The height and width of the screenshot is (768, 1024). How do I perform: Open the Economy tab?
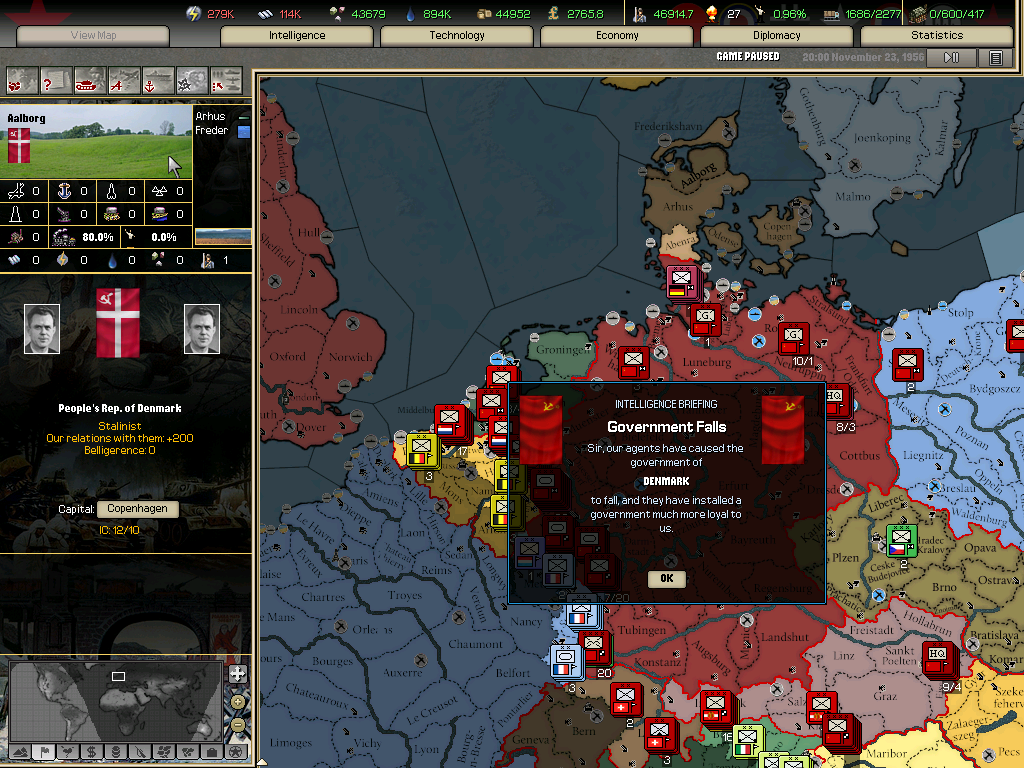[617, 35]
